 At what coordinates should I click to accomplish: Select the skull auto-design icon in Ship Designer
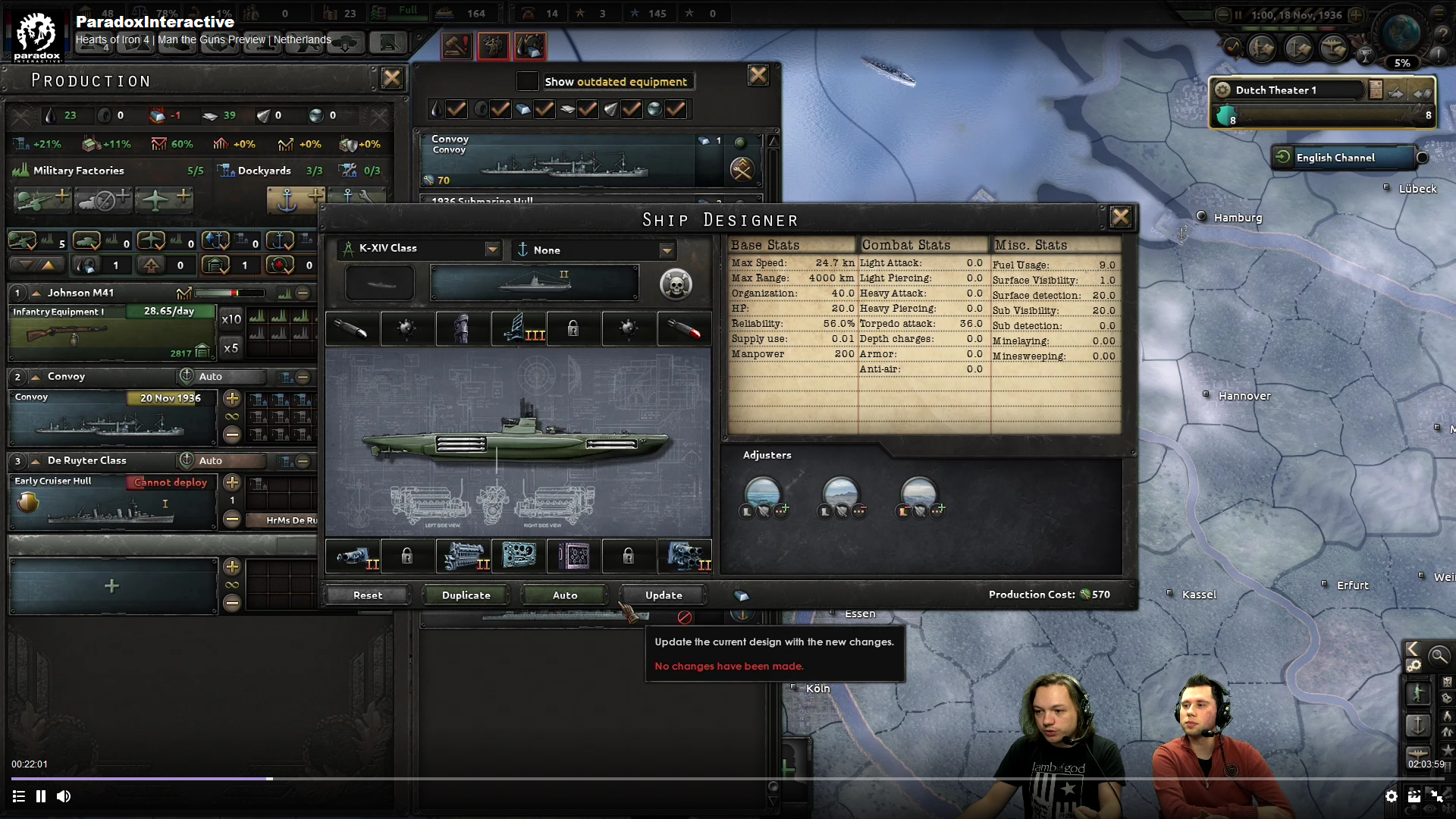click(676, 284)
